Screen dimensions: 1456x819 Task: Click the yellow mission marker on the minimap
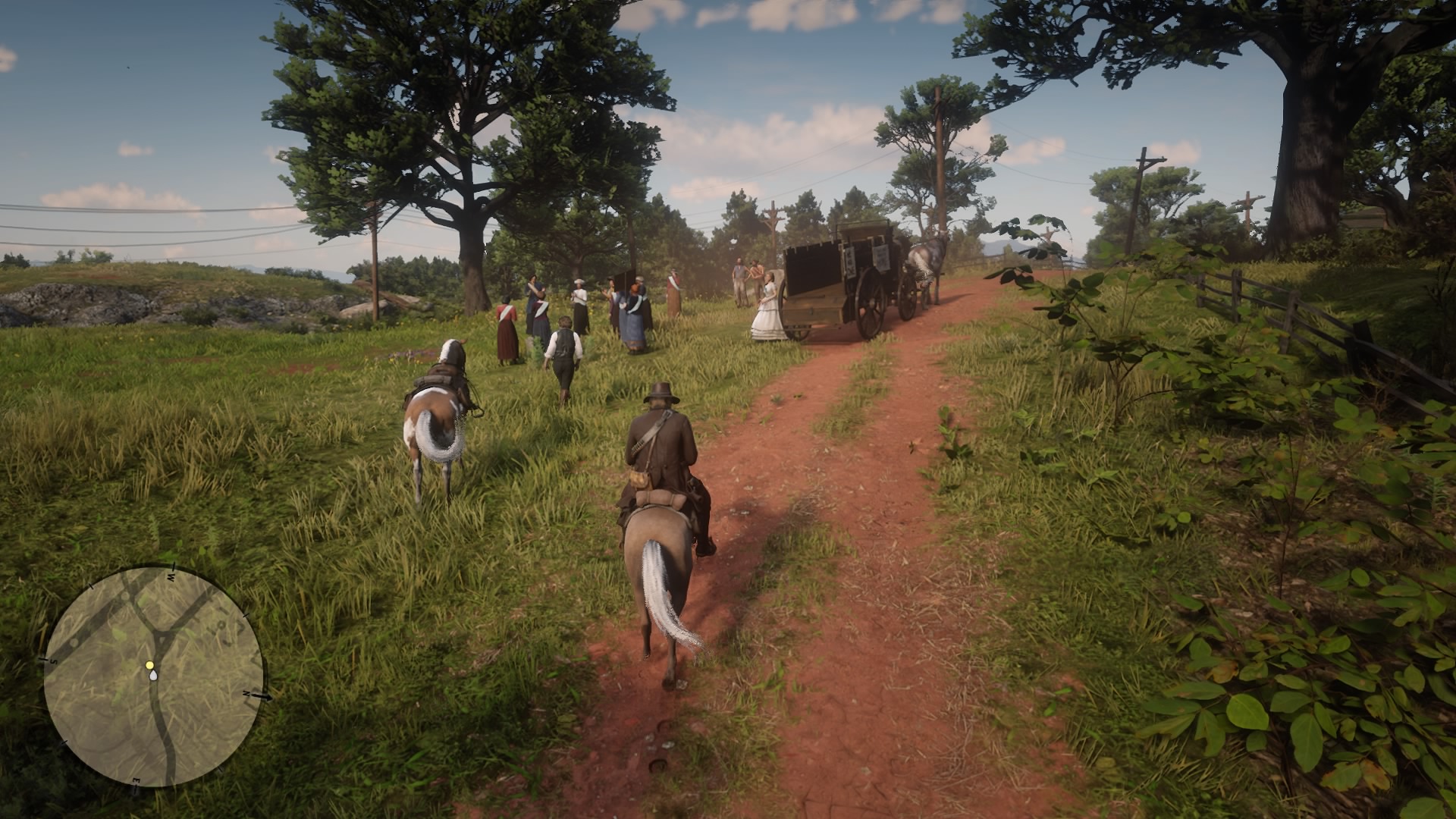[150, 665]
